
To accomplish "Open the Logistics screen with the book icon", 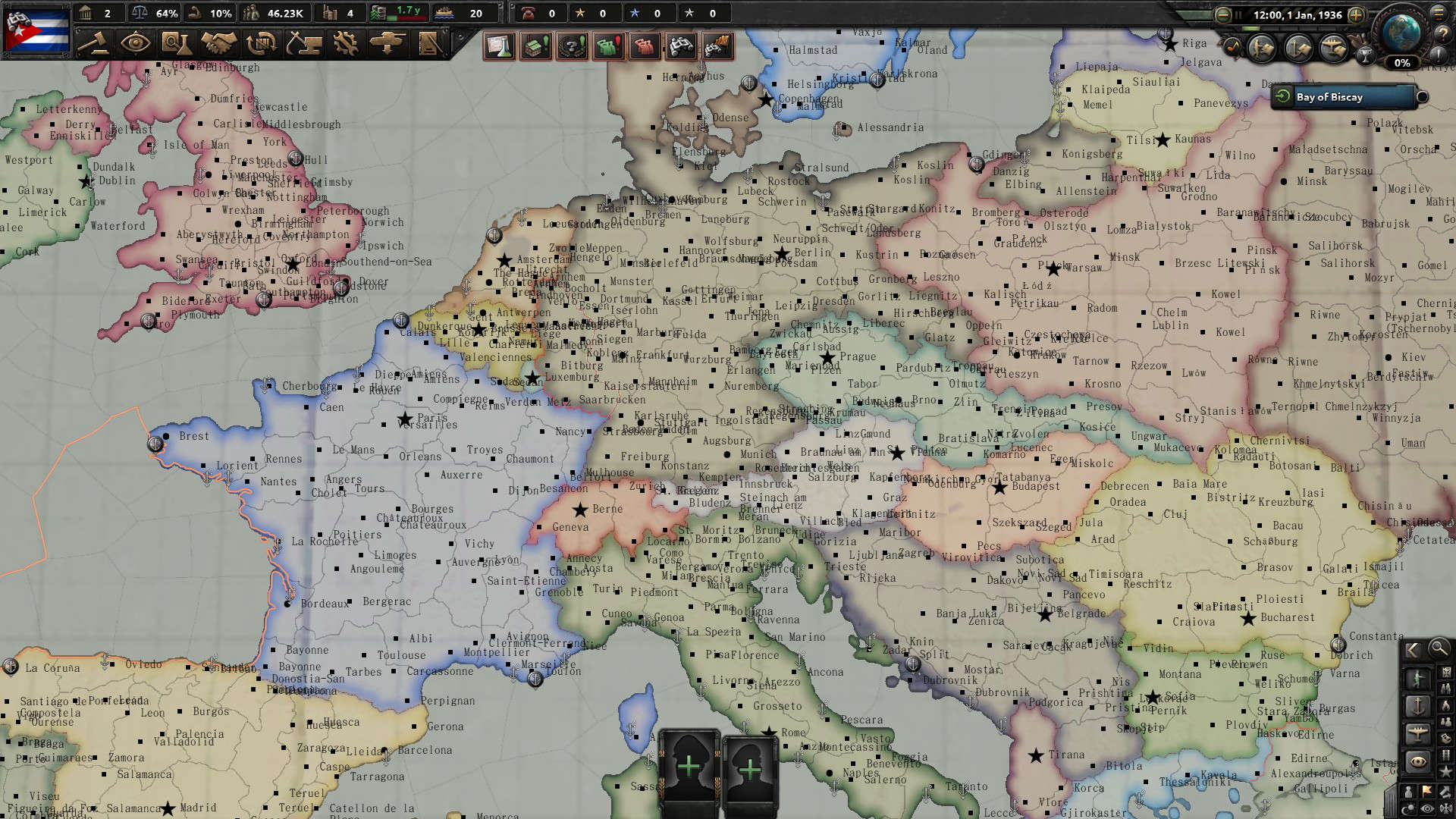I will (x=428, y=44).
